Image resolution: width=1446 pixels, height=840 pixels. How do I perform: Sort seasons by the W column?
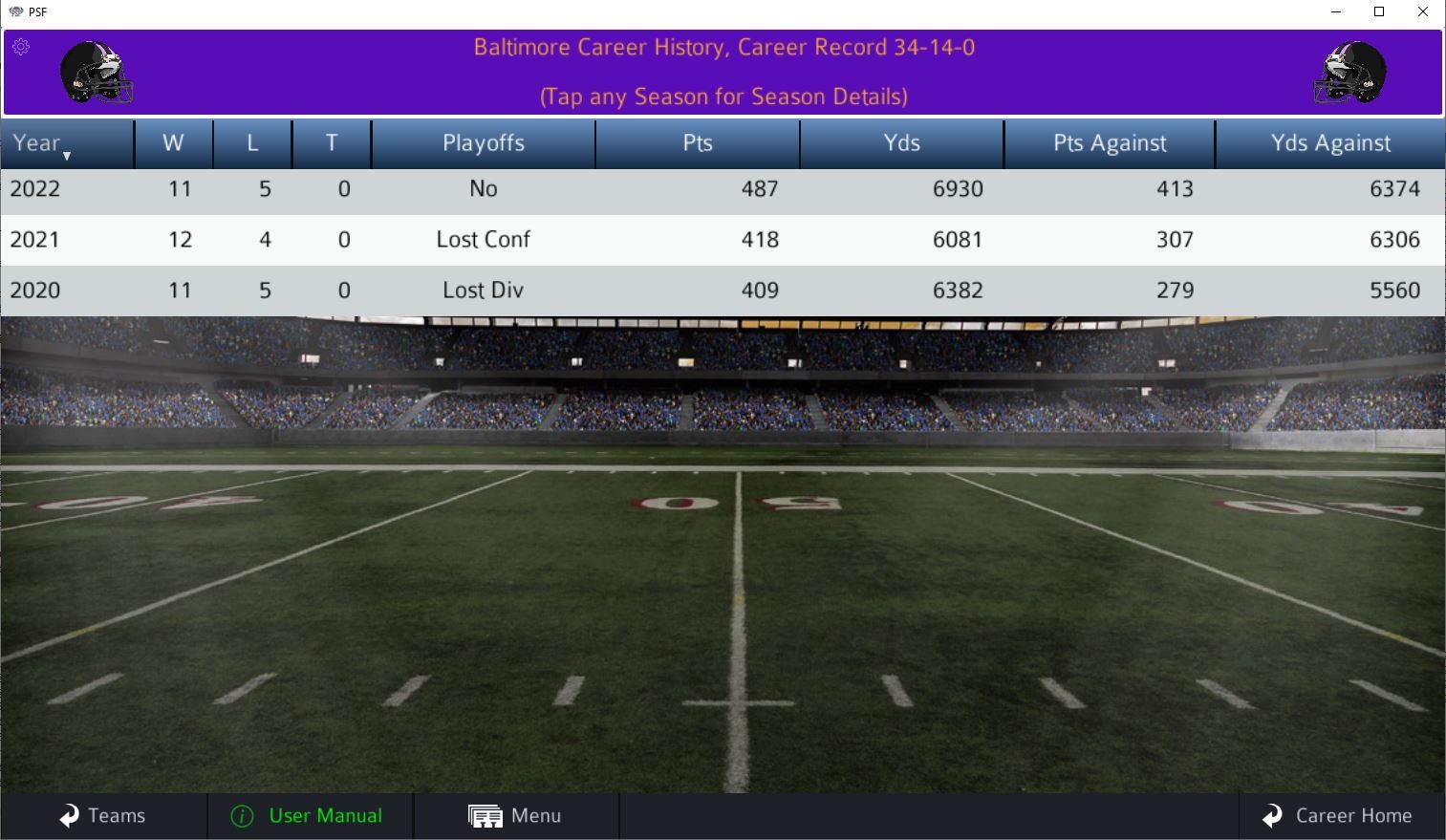click(x=174, y=142)
